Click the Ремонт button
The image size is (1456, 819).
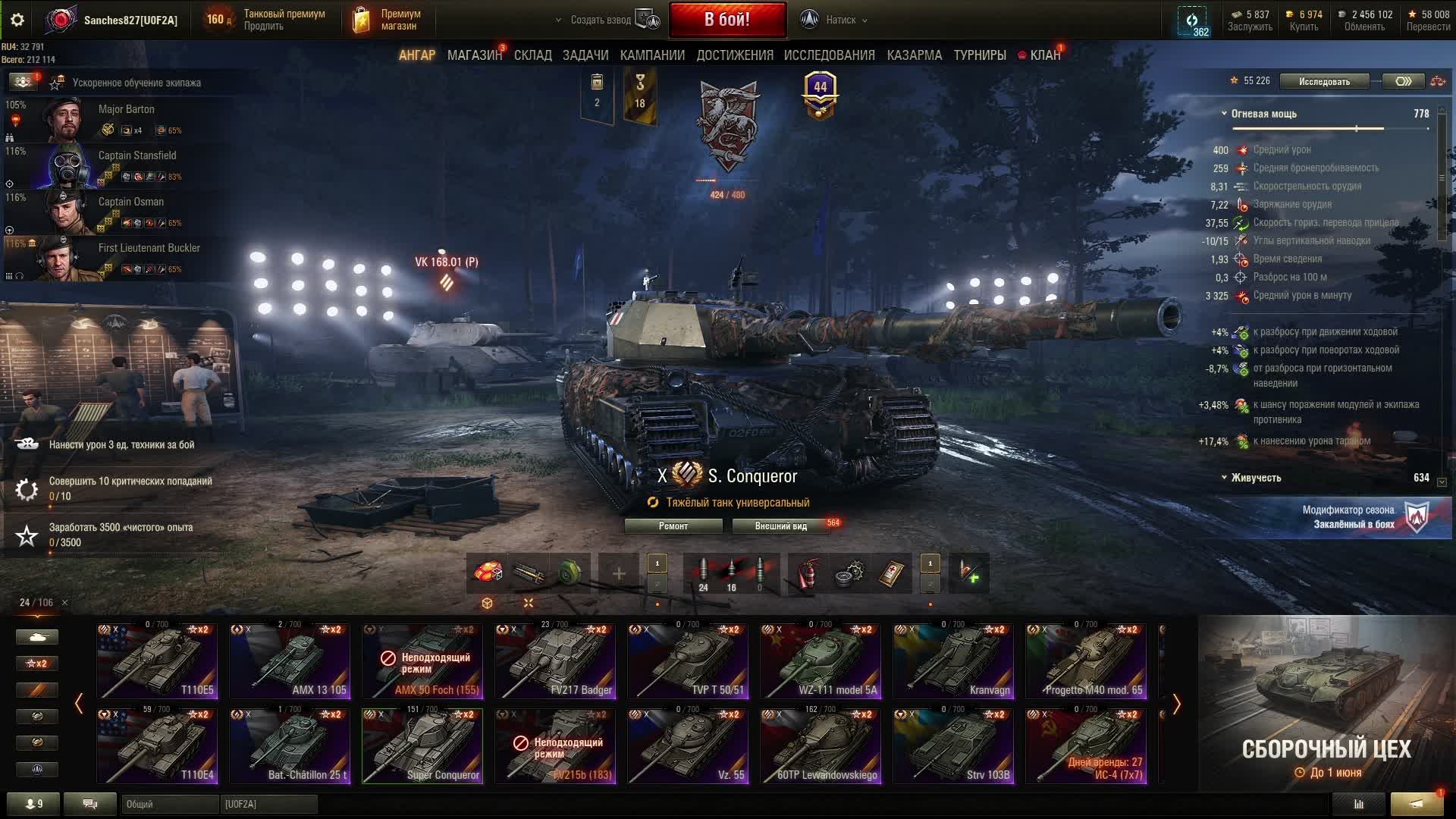click(673, 526)
